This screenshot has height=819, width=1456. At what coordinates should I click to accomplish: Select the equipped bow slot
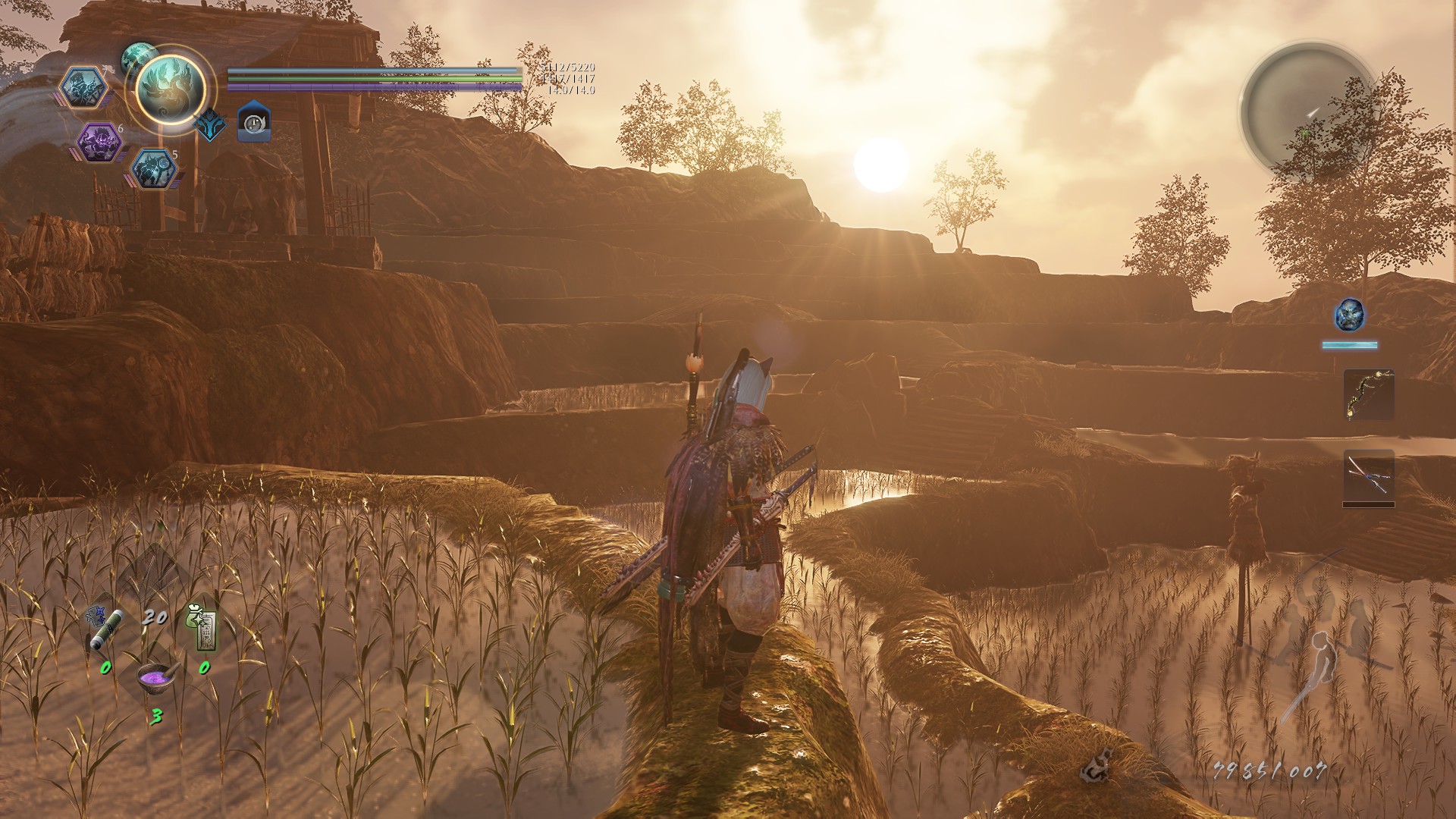pos(1368,394)
